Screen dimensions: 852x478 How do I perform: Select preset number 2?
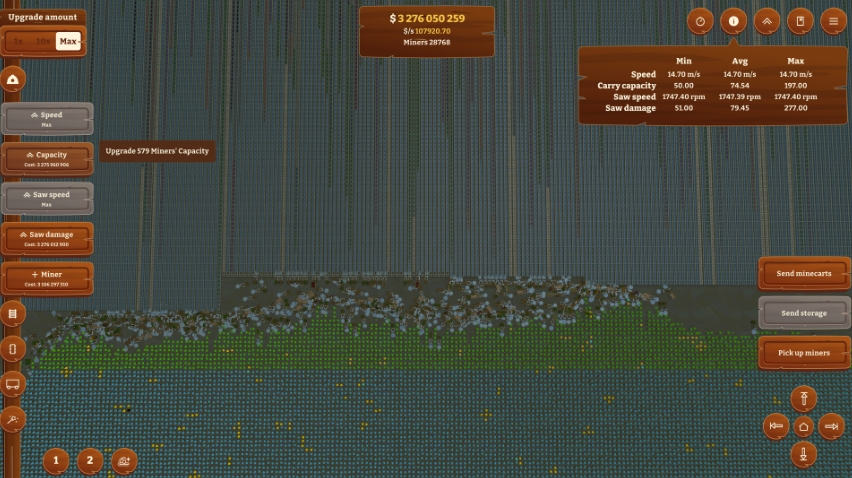click(x=90, y=461)
